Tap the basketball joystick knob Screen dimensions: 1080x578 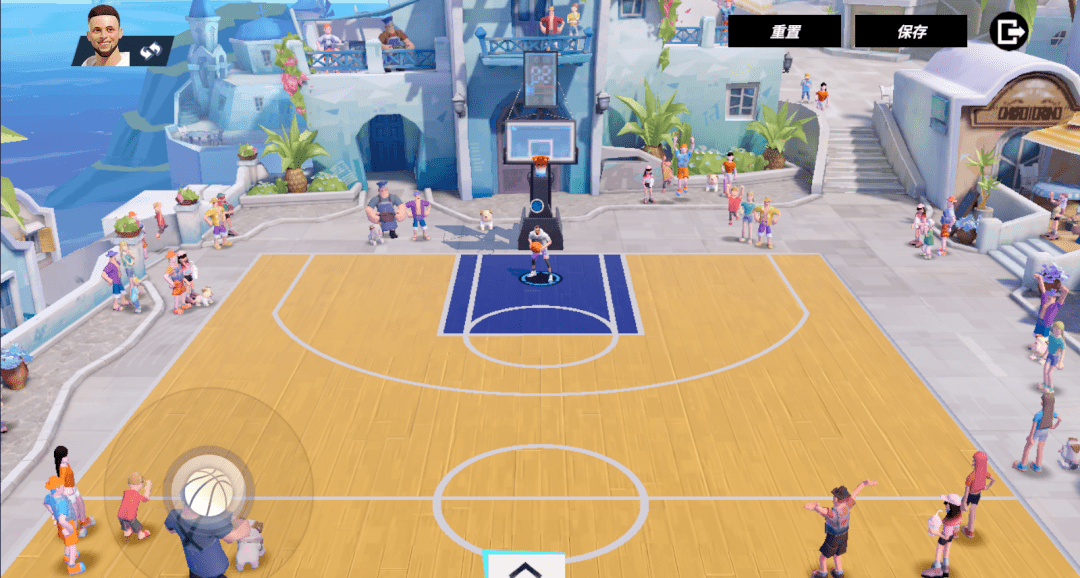(x=208, y=490)
